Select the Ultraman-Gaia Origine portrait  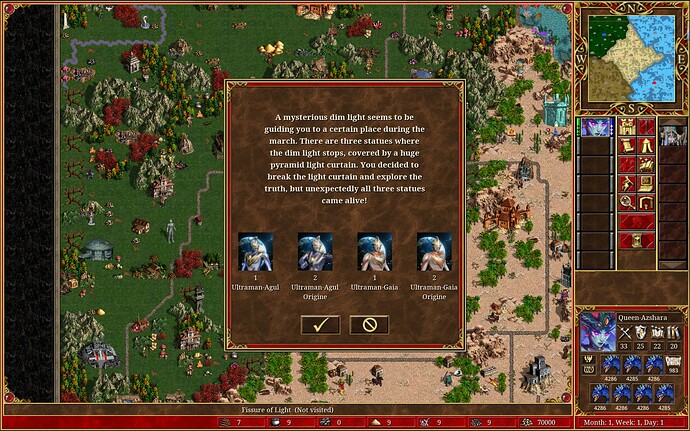tap(434, 251)
